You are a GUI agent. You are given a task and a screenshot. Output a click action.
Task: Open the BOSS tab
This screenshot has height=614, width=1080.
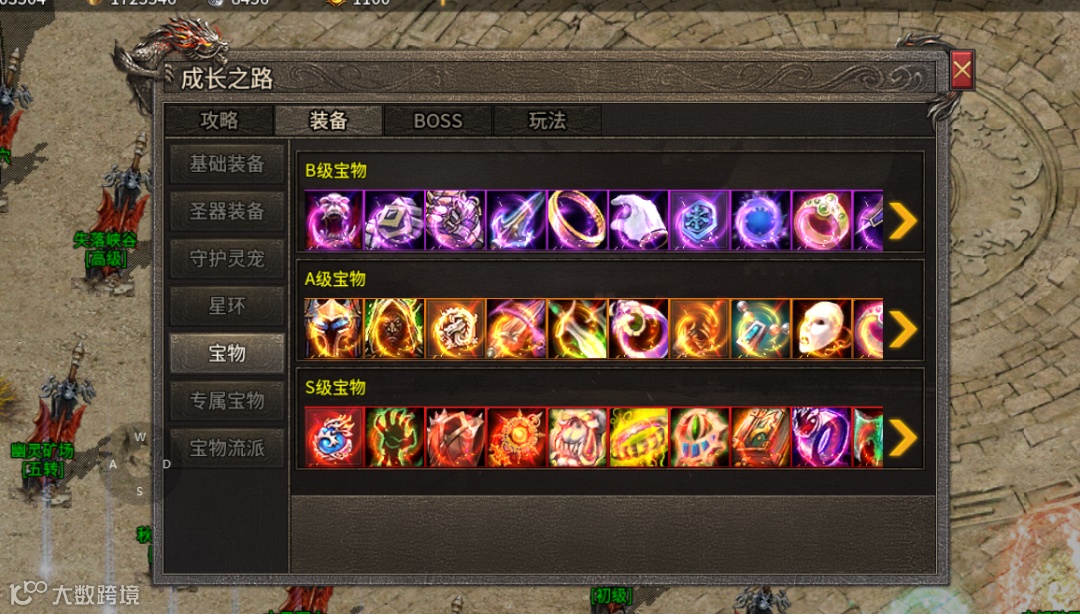tap(438, 121)
